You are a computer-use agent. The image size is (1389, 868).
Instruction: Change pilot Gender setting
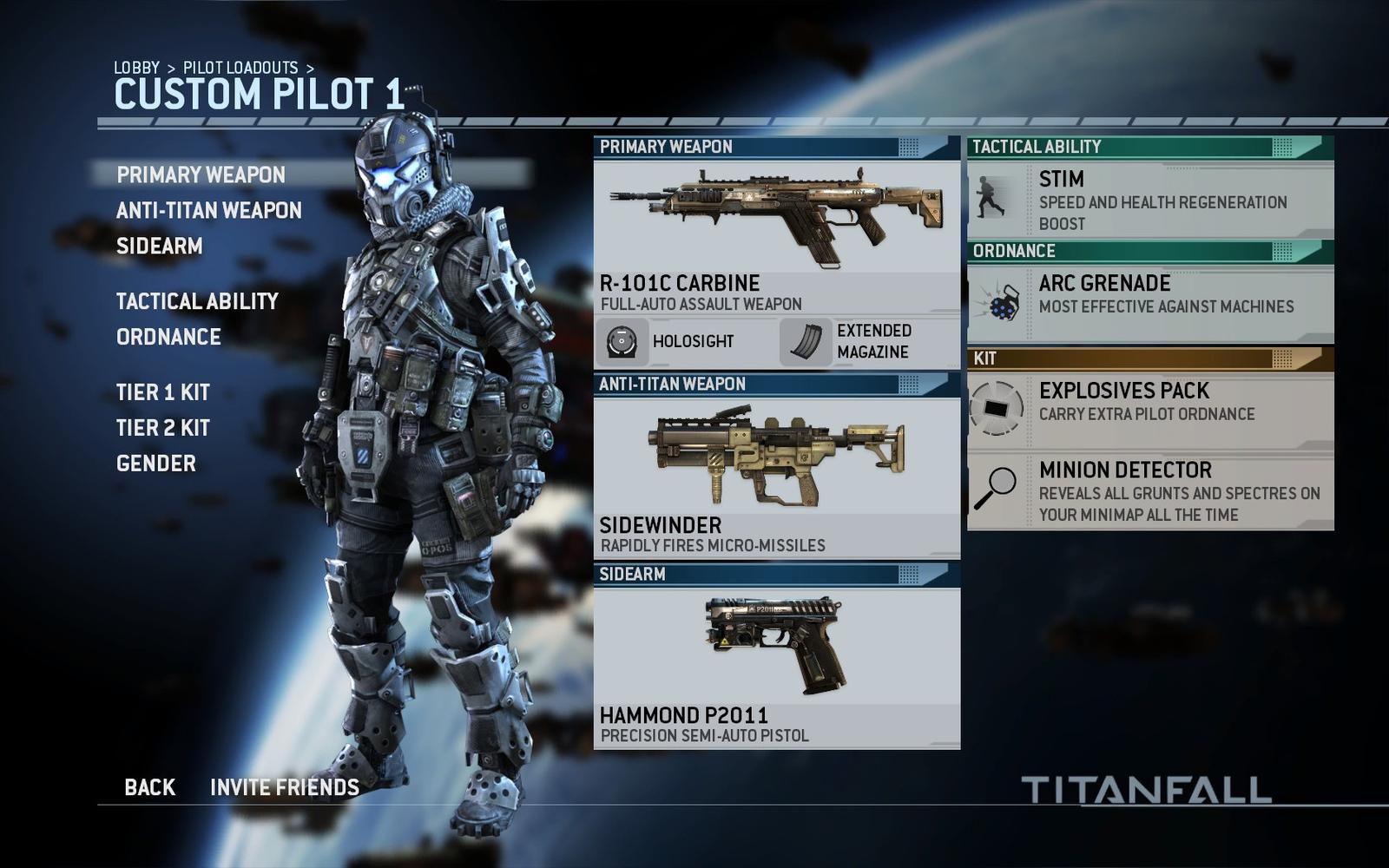pyautogui.click(x=156, y=464)
